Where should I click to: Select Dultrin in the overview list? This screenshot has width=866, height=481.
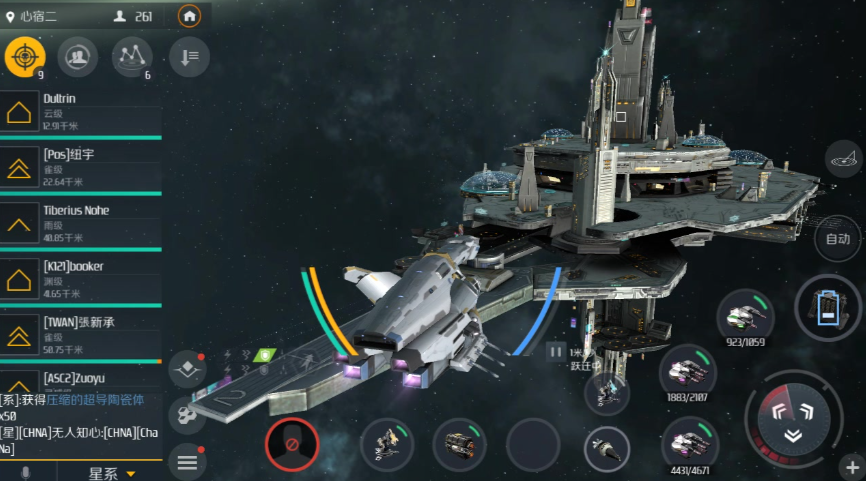(x=80, y=112)
